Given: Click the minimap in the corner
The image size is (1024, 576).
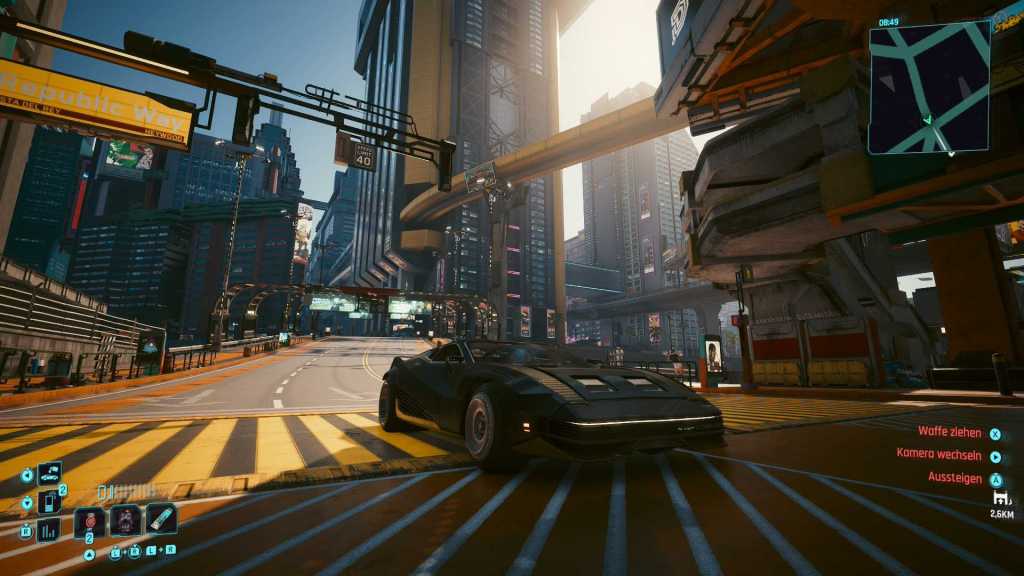Looking at the screenshot, I should (929, 88).
